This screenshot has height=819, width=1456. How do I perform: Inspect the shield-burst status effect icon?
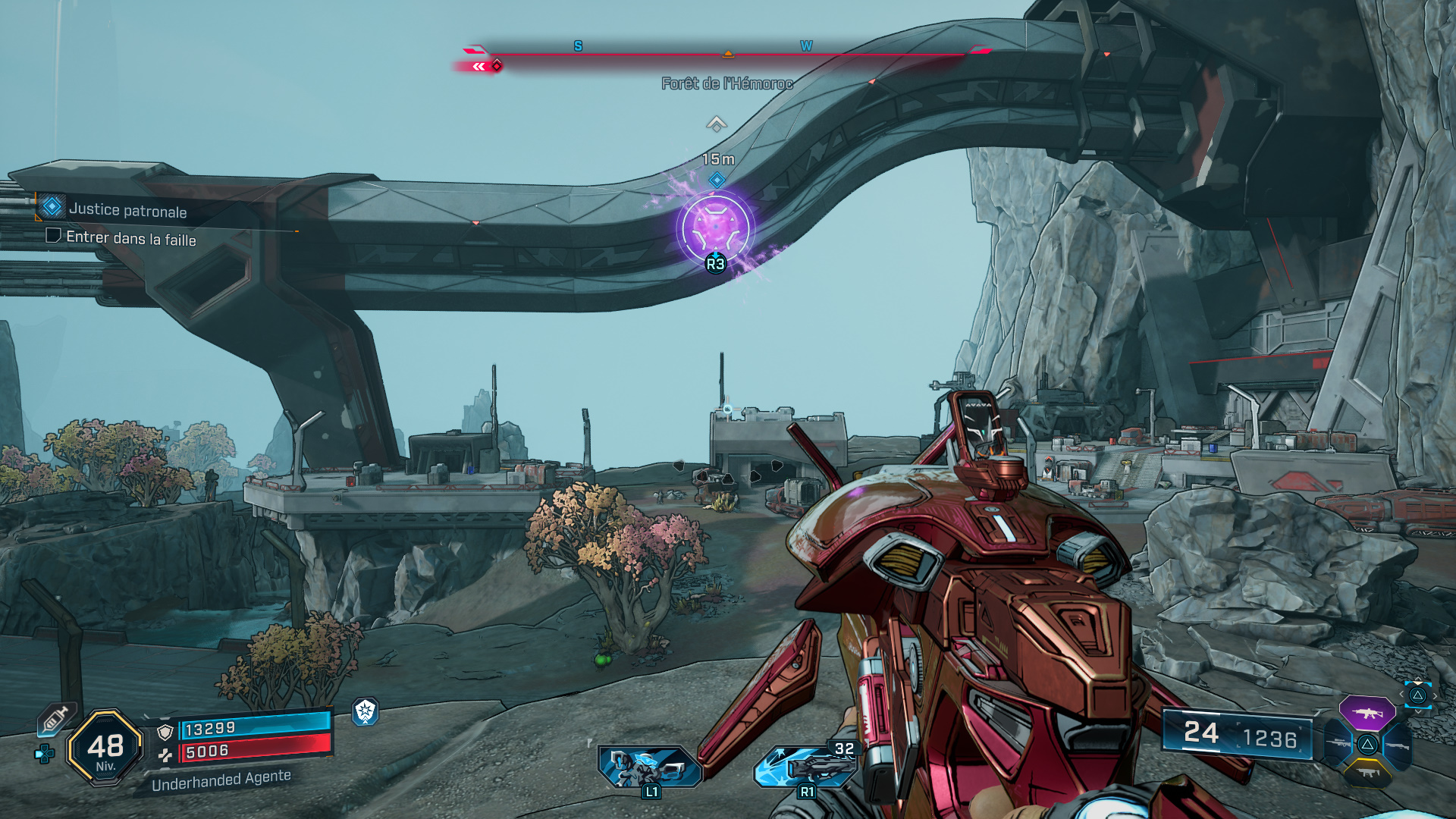366,711
